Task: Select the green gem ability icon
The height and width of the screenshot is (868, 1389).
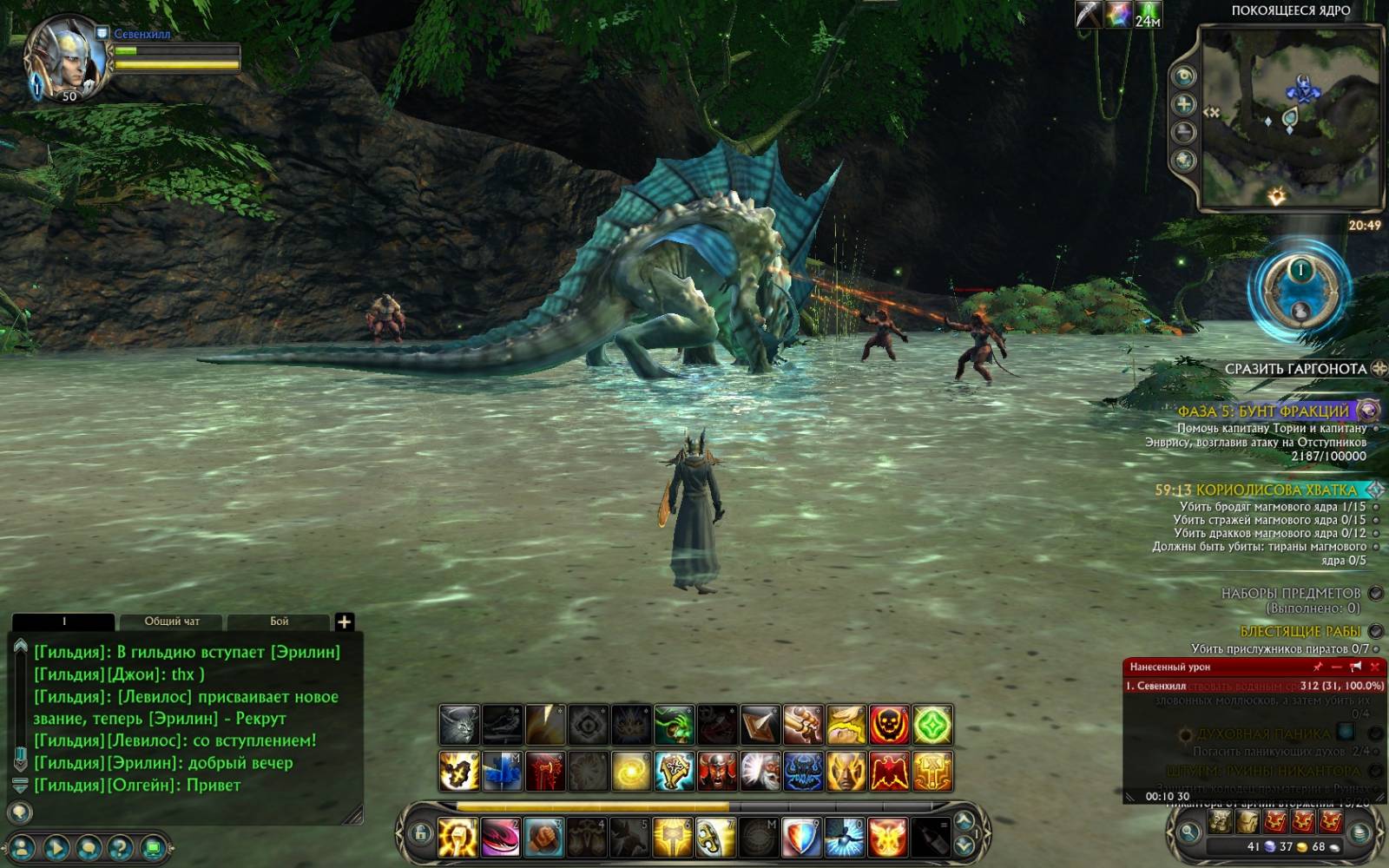Action: click(x=932, y=725)
